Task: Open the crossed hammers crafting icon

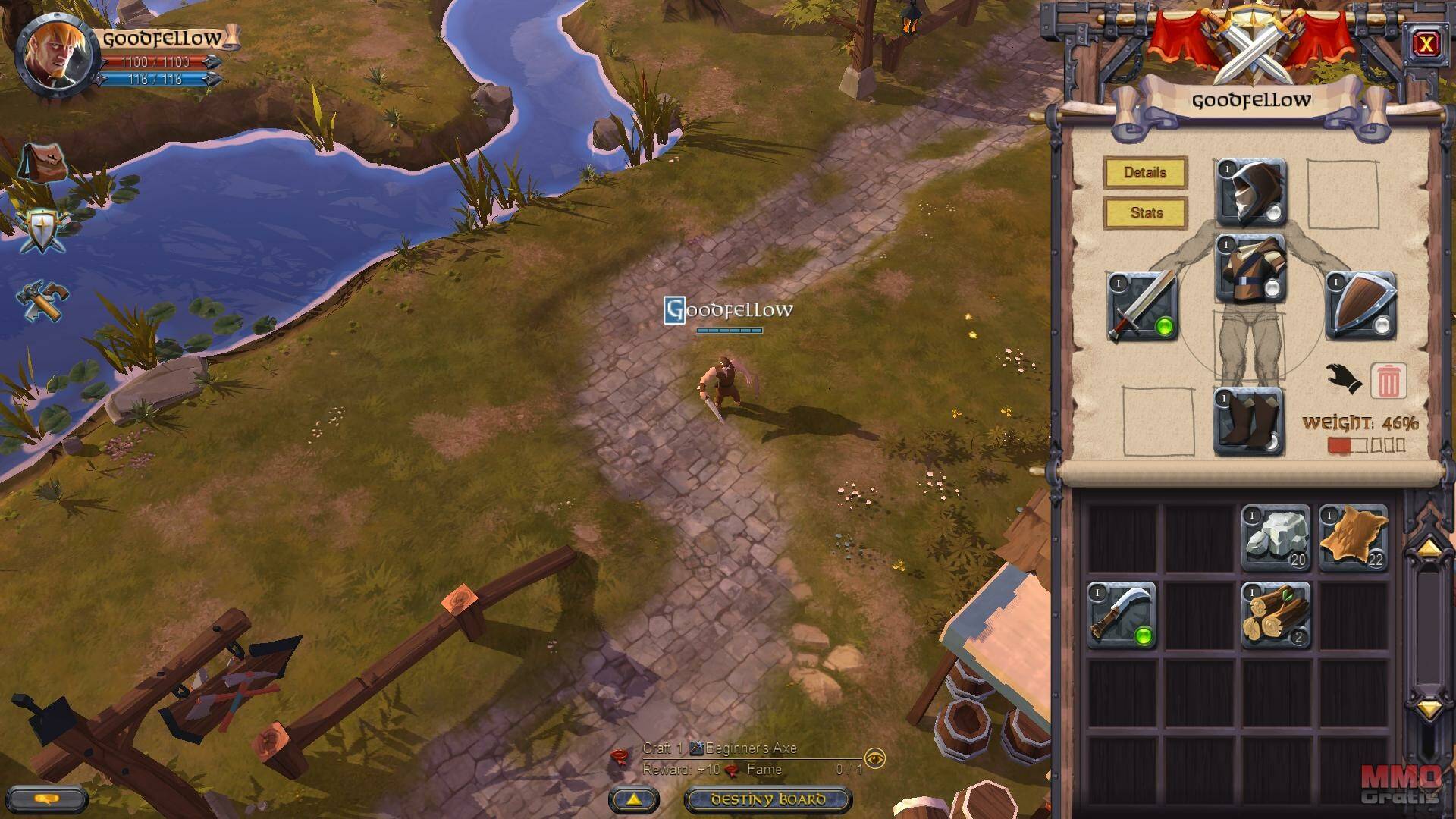Action: point(42,300)
